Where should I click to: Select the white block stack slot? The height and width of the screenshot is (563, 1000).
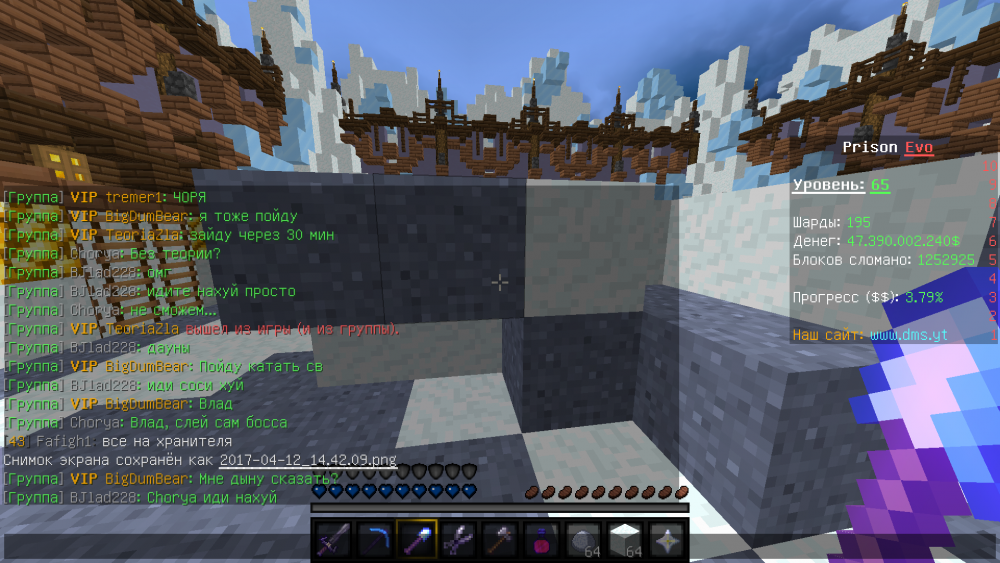(625, 541)
